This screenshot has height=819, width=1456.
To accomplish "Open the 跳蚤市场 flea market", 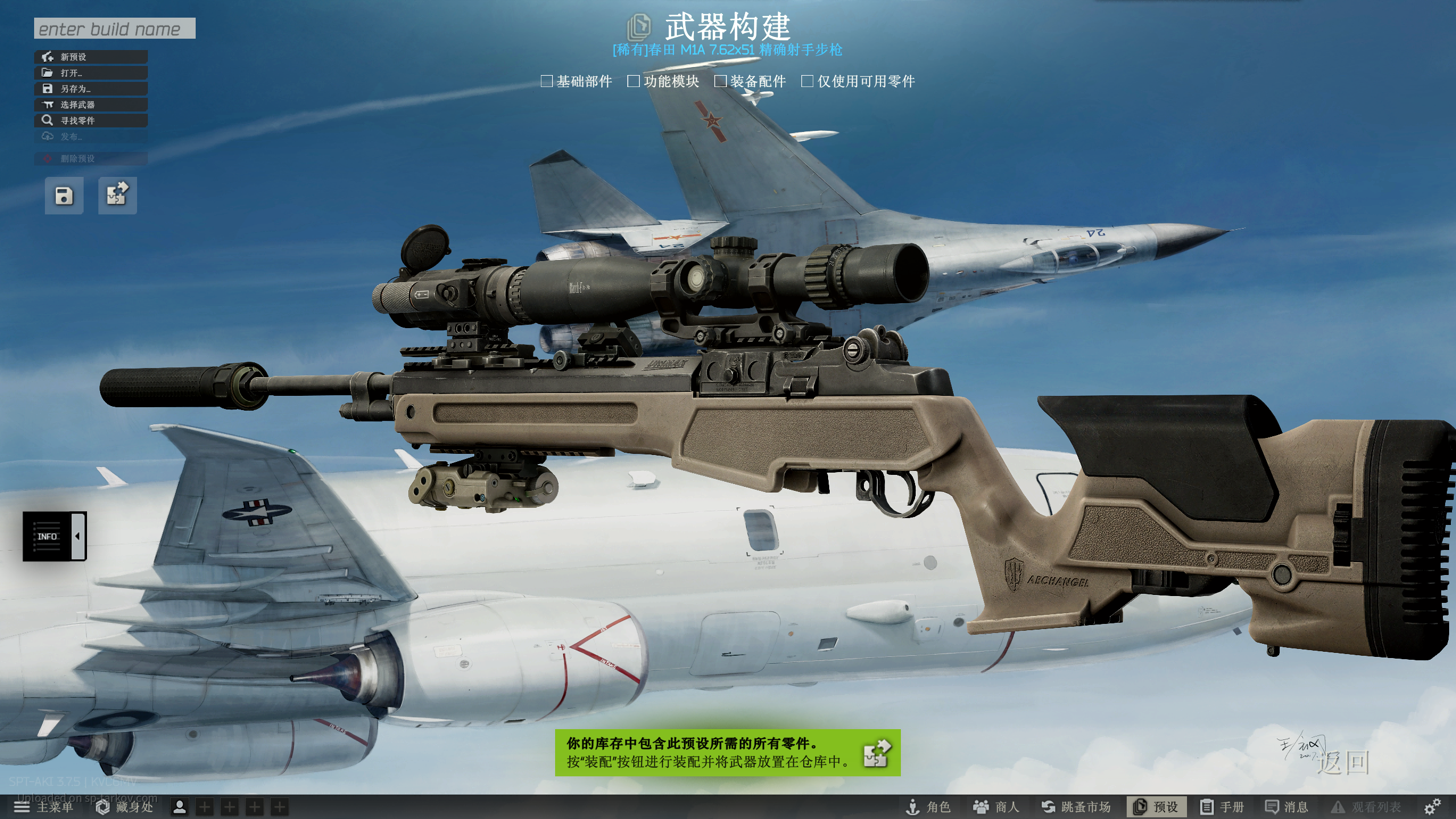I will (1076, 807).
